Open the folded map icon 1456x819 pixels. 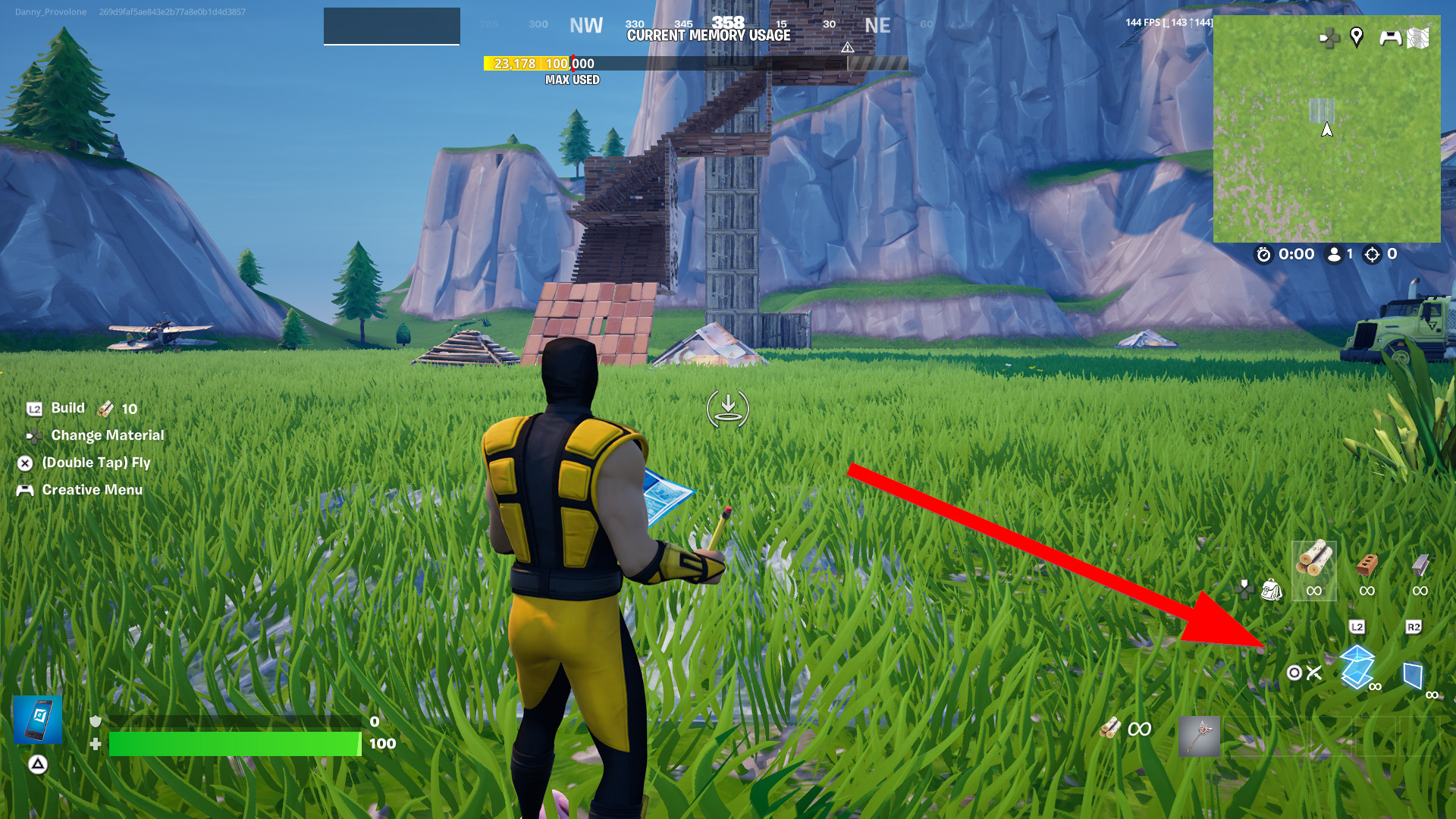[1417, 37]
